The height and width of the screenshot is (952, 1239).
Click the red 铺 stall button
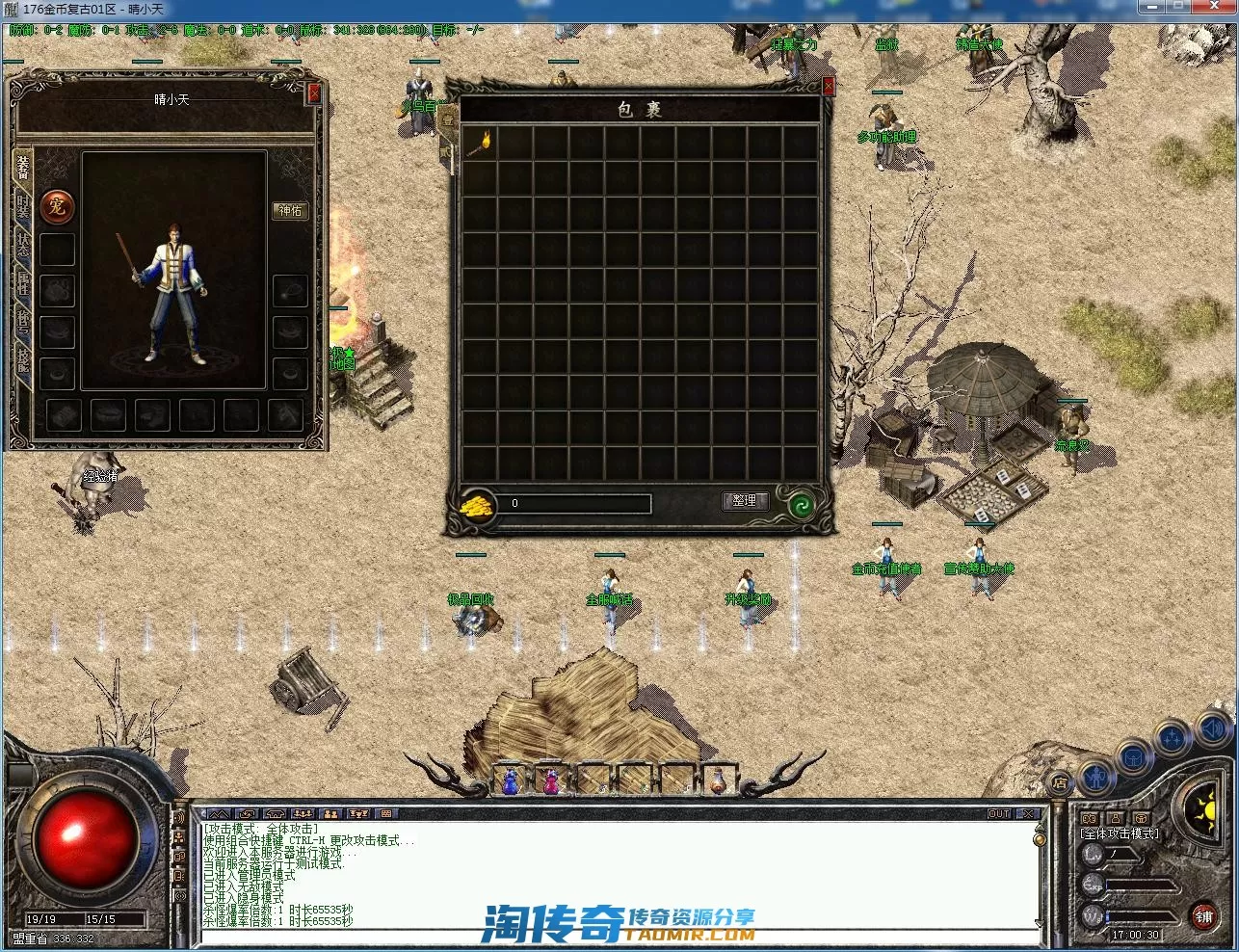1203,916
